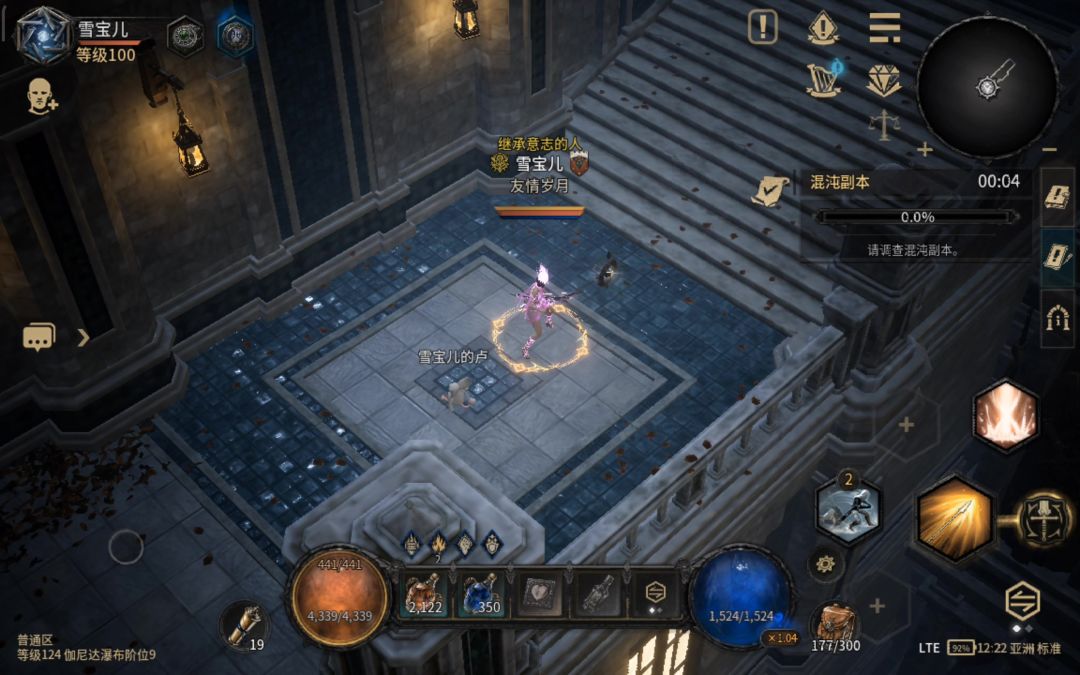This screenshot has width=1080, height=675.
Task: Tap the add party member icon
Action: click(41, 96)
